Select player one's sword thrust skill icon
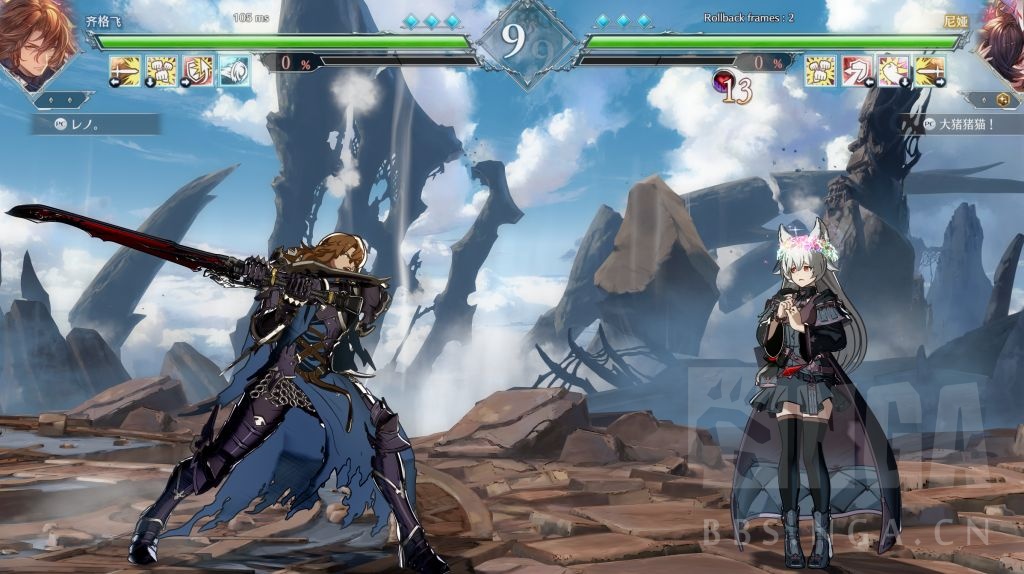The width and height of the screenshot is (1024, 574). pyautogui.click(x=125, y=70)
